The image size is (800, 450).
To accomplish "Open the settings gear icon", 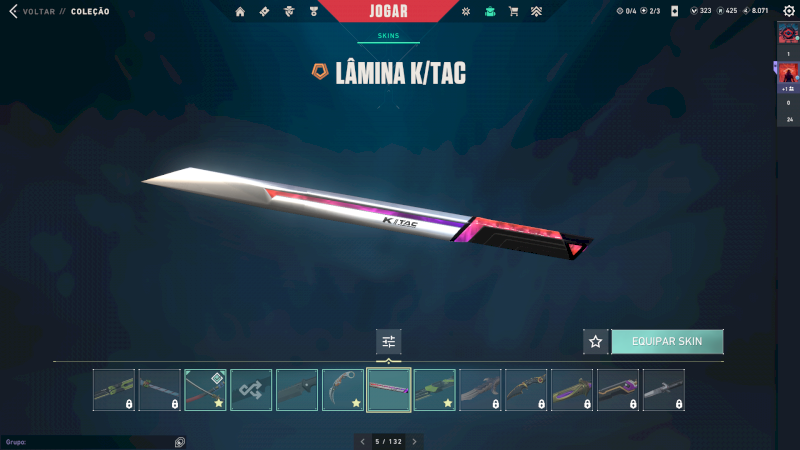I will pyautogui.click(x=788, y=11).
